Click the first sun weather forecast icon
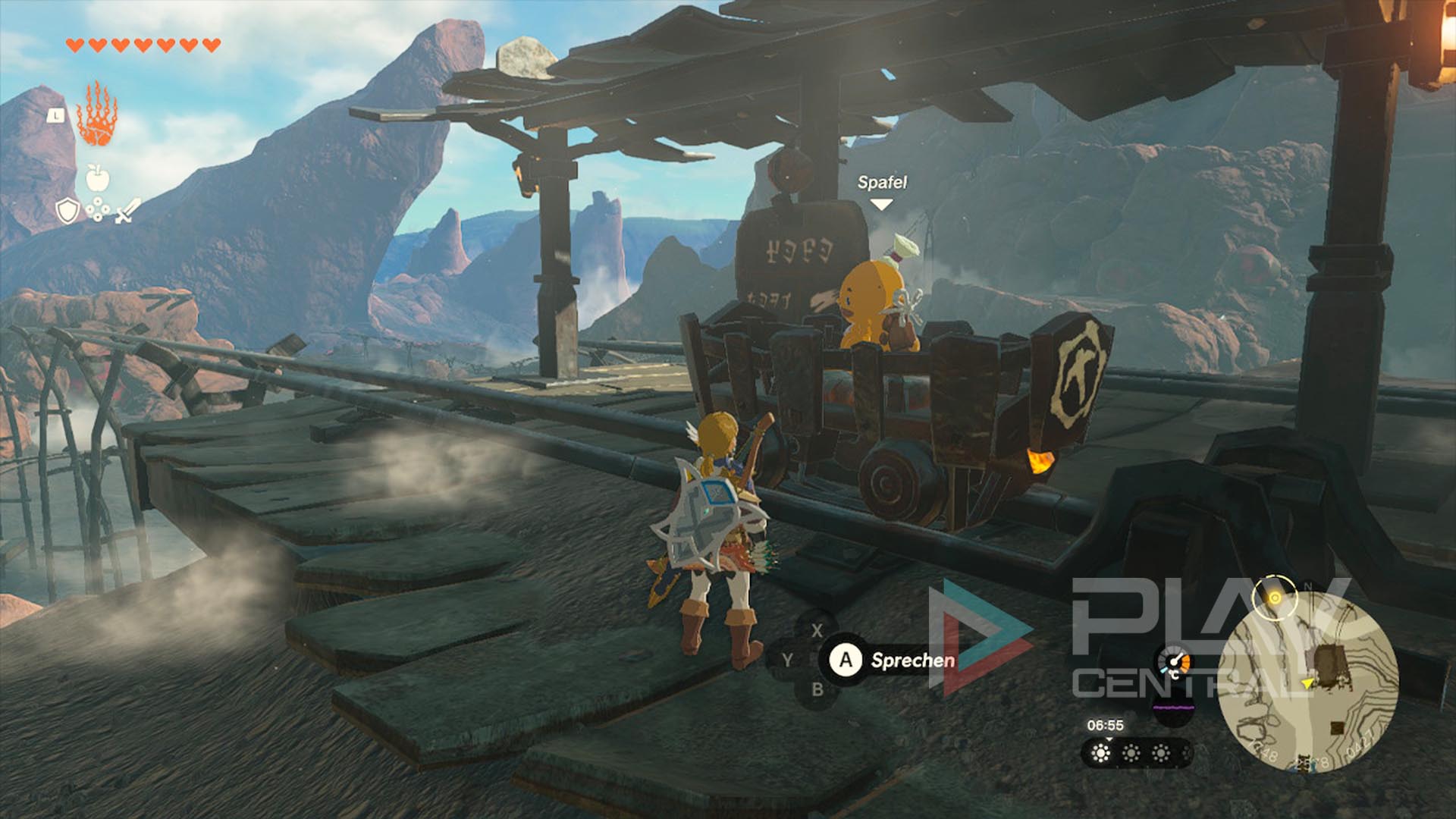 pos(1101,755)
